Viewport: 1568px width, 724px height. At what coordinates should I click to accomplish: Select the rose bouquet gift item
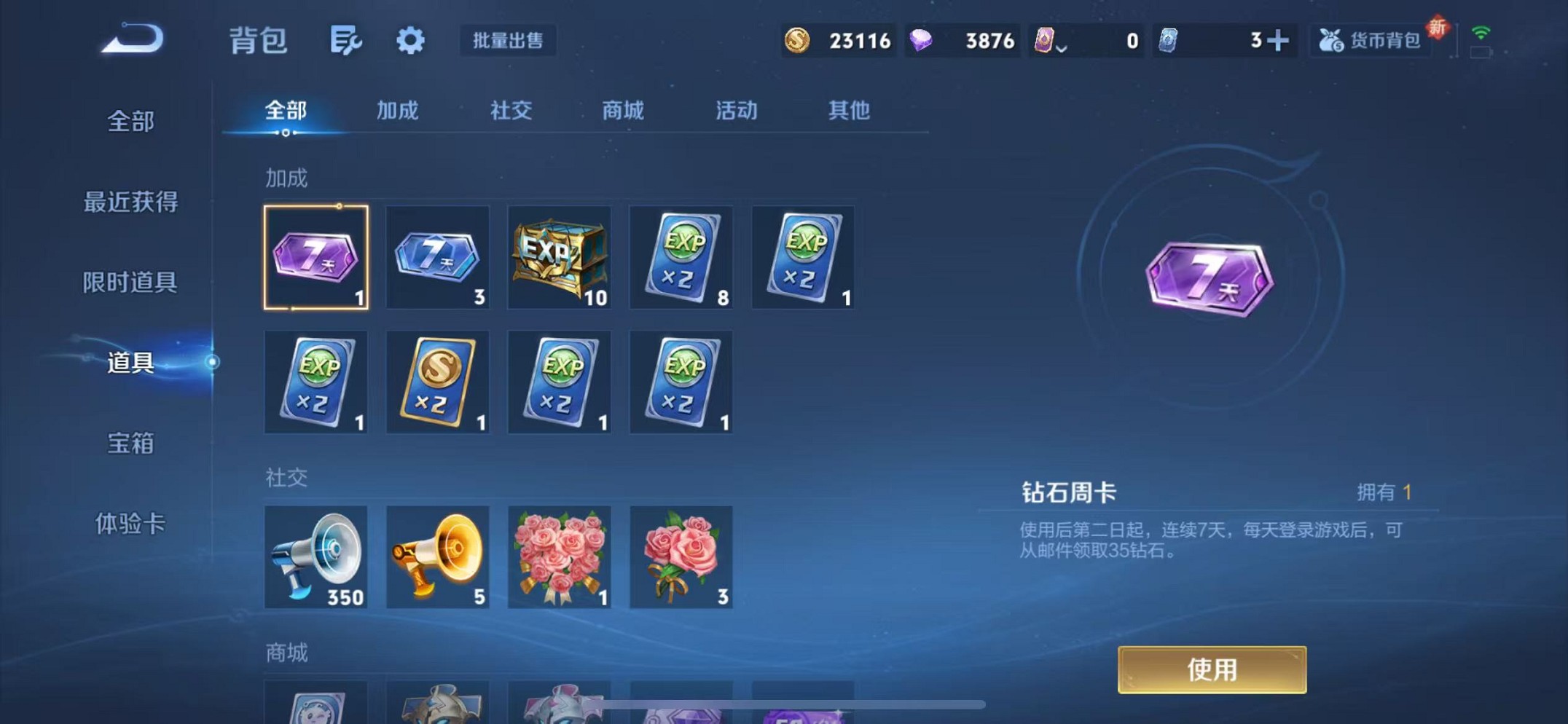558,558
